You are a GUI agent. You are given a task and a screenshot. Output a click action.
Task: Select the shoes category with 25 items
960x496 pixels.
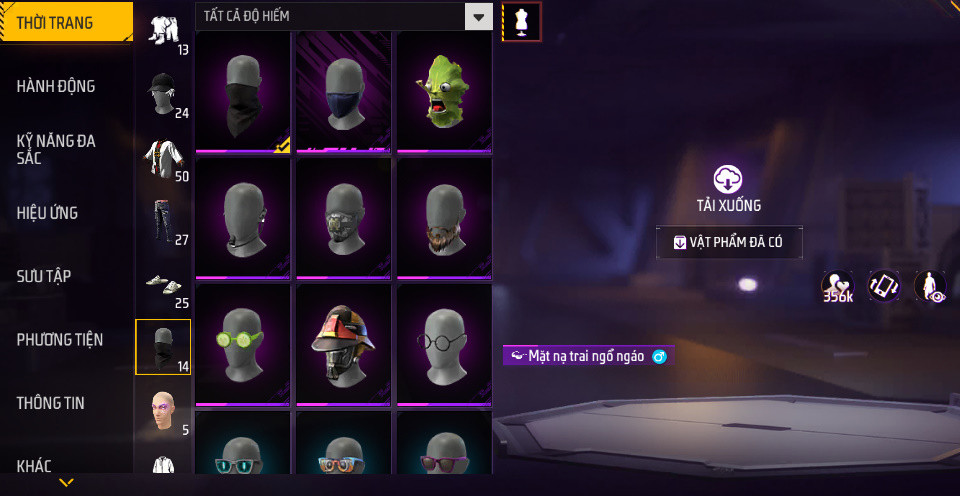coord(163,286)
